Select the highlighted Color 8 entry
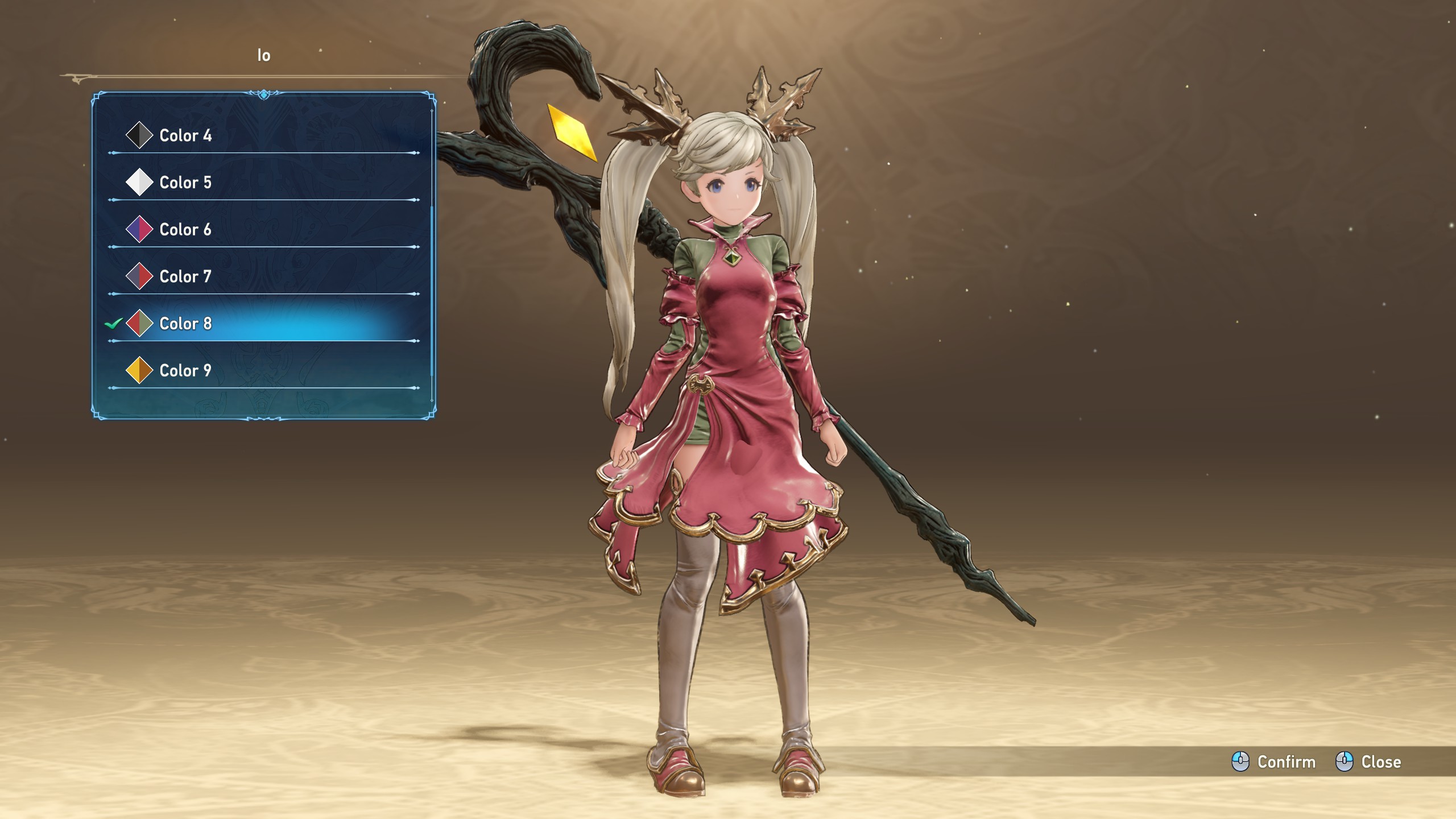Screen dimensions: 1456x819 (185, 324)
